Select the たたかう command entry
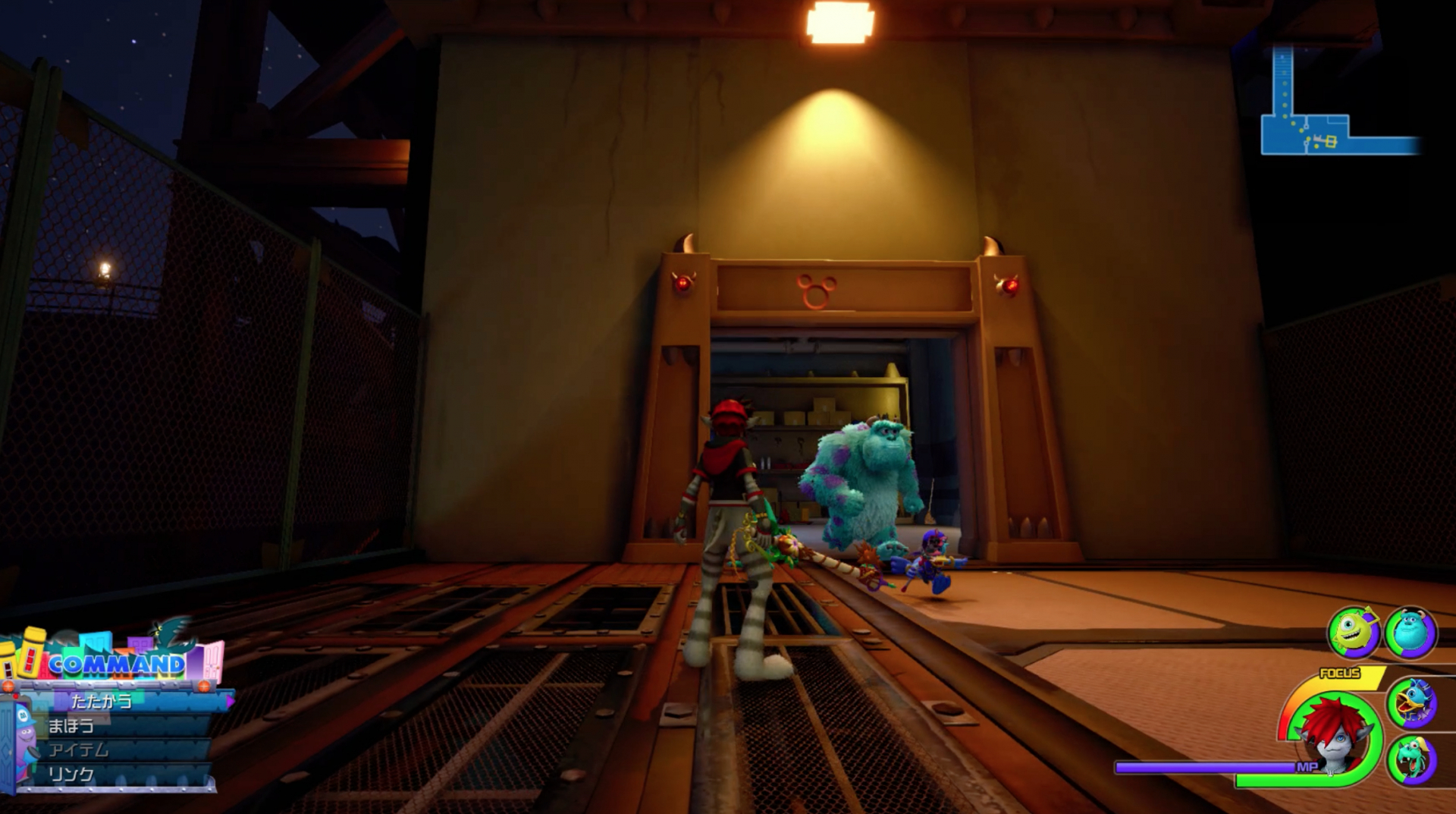 (x=101, y=701)
